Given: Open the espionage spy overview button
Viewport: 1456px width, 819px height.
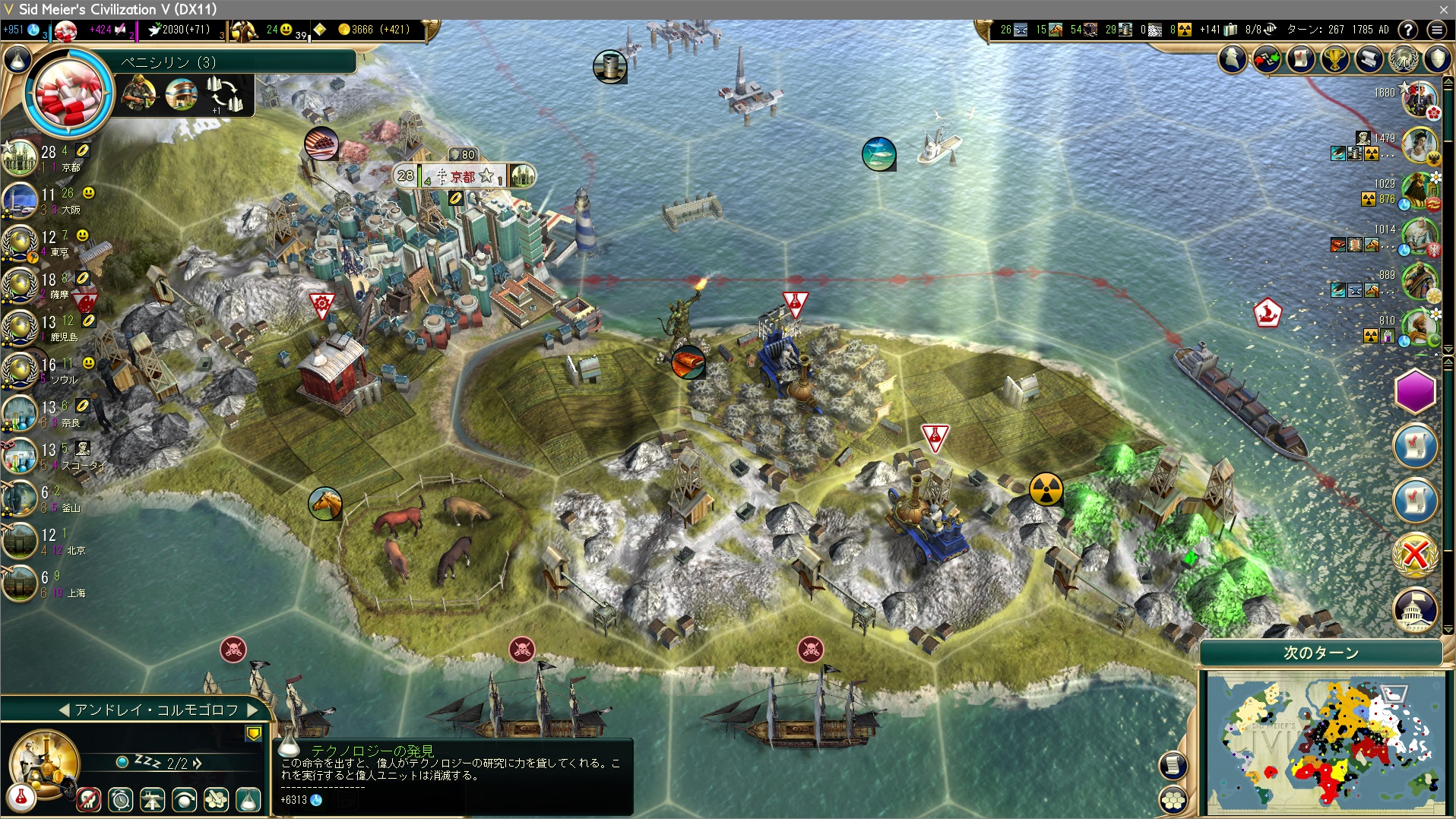Looking at the screenshot, I should 1233,59.
